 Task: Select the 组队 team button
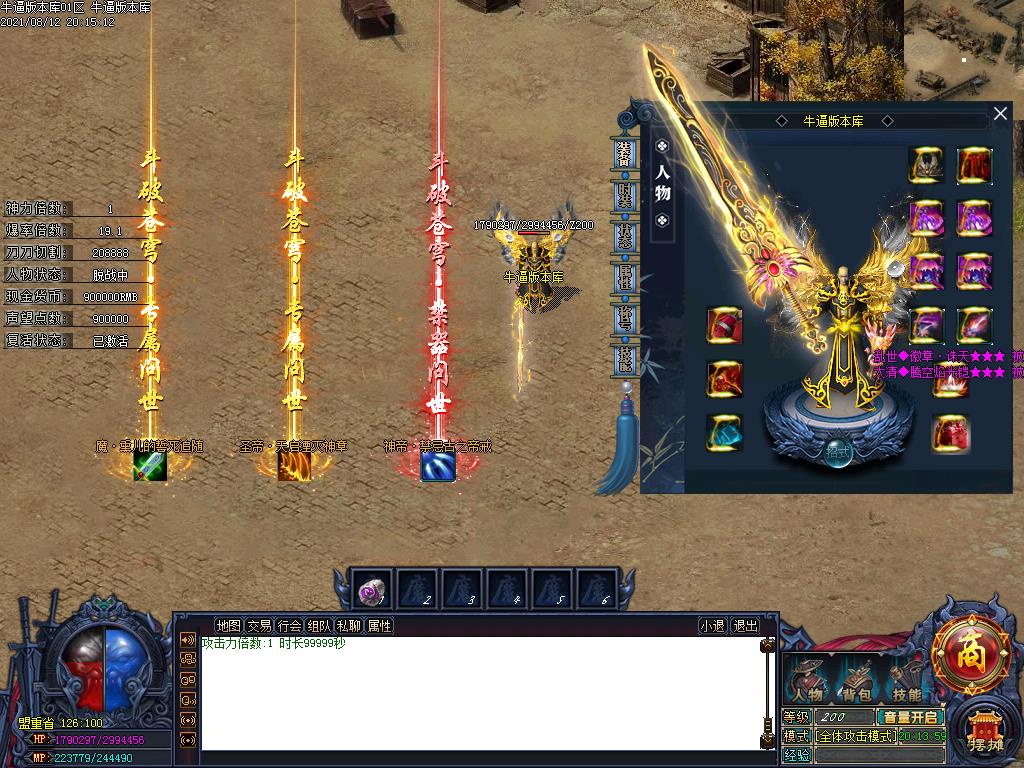(x=319, y=626)
